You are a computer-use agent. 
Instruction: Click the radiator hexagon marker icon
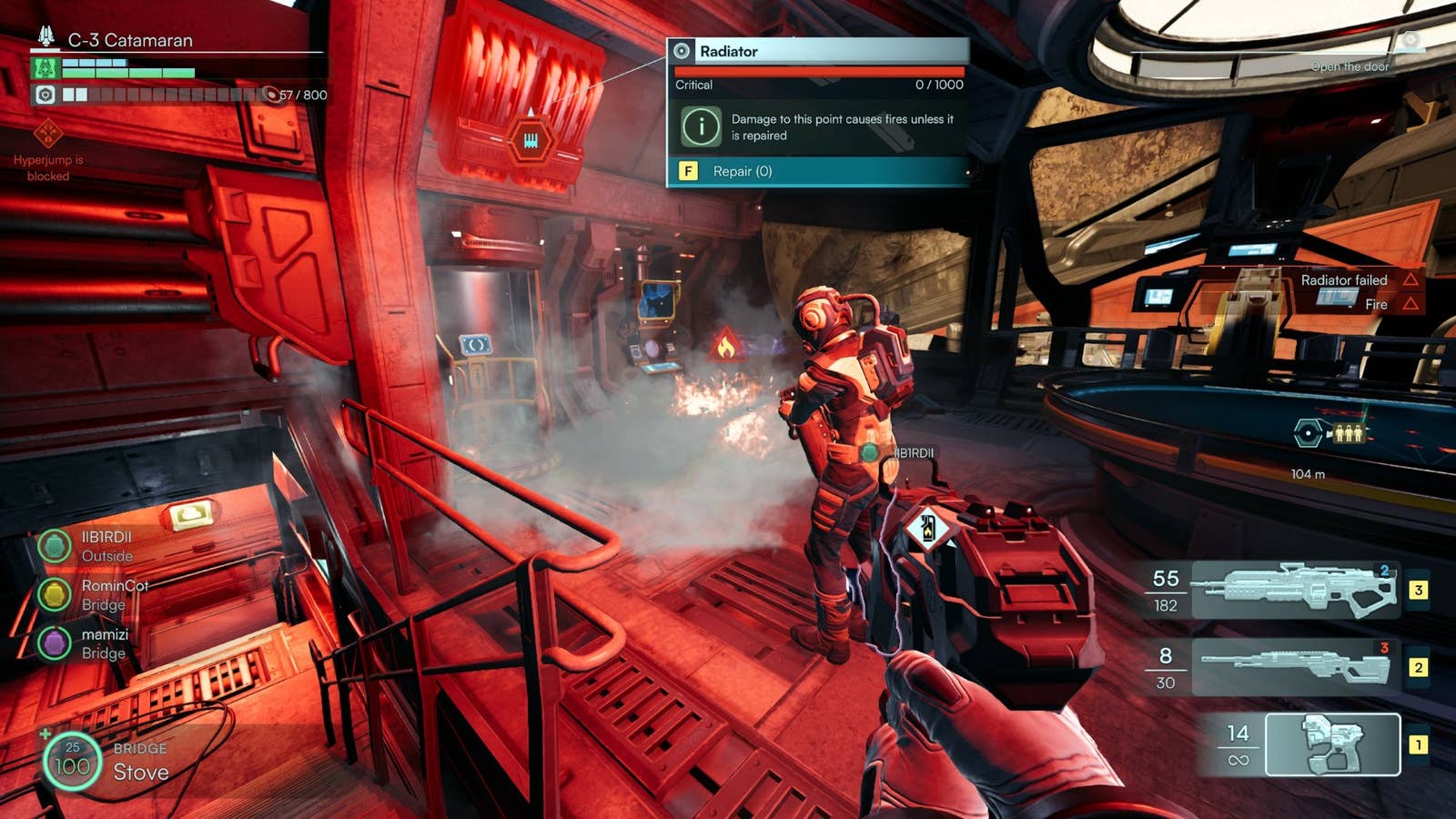[531, 140]
